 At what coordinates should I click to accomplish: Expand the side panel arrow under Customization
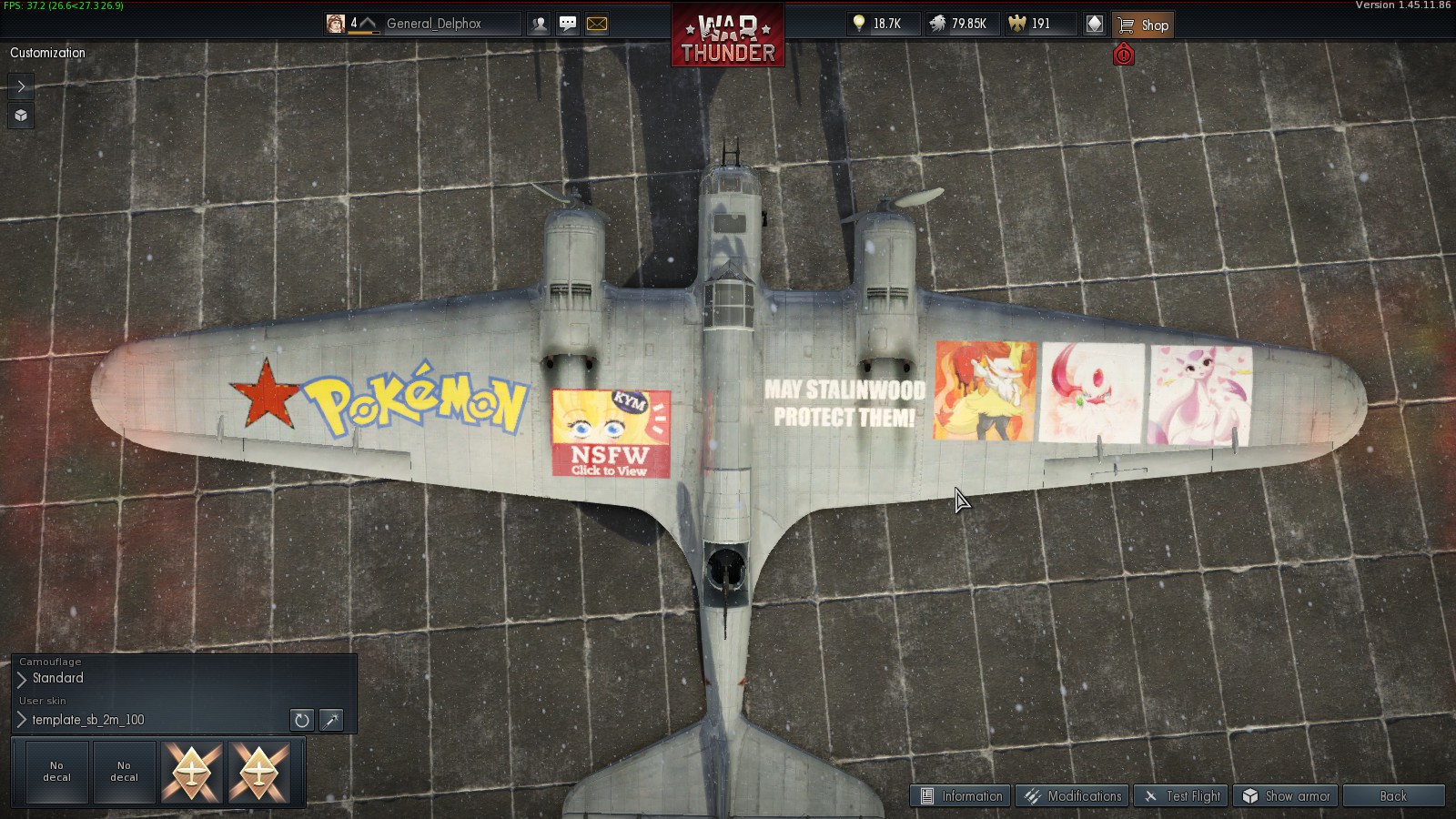coord(21,86)
